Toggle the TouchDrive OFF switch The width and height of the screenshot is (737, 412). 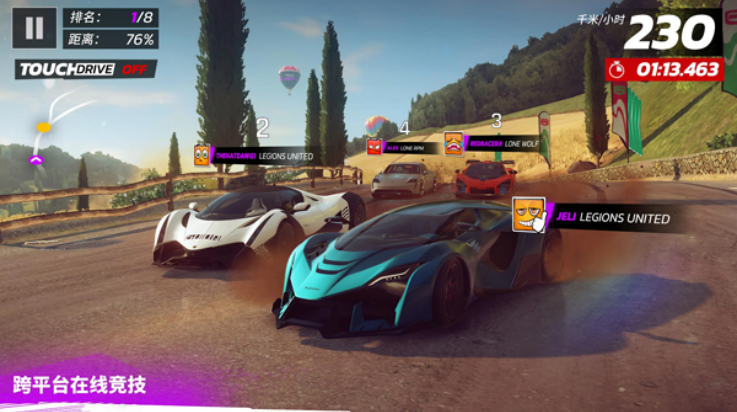85,69
